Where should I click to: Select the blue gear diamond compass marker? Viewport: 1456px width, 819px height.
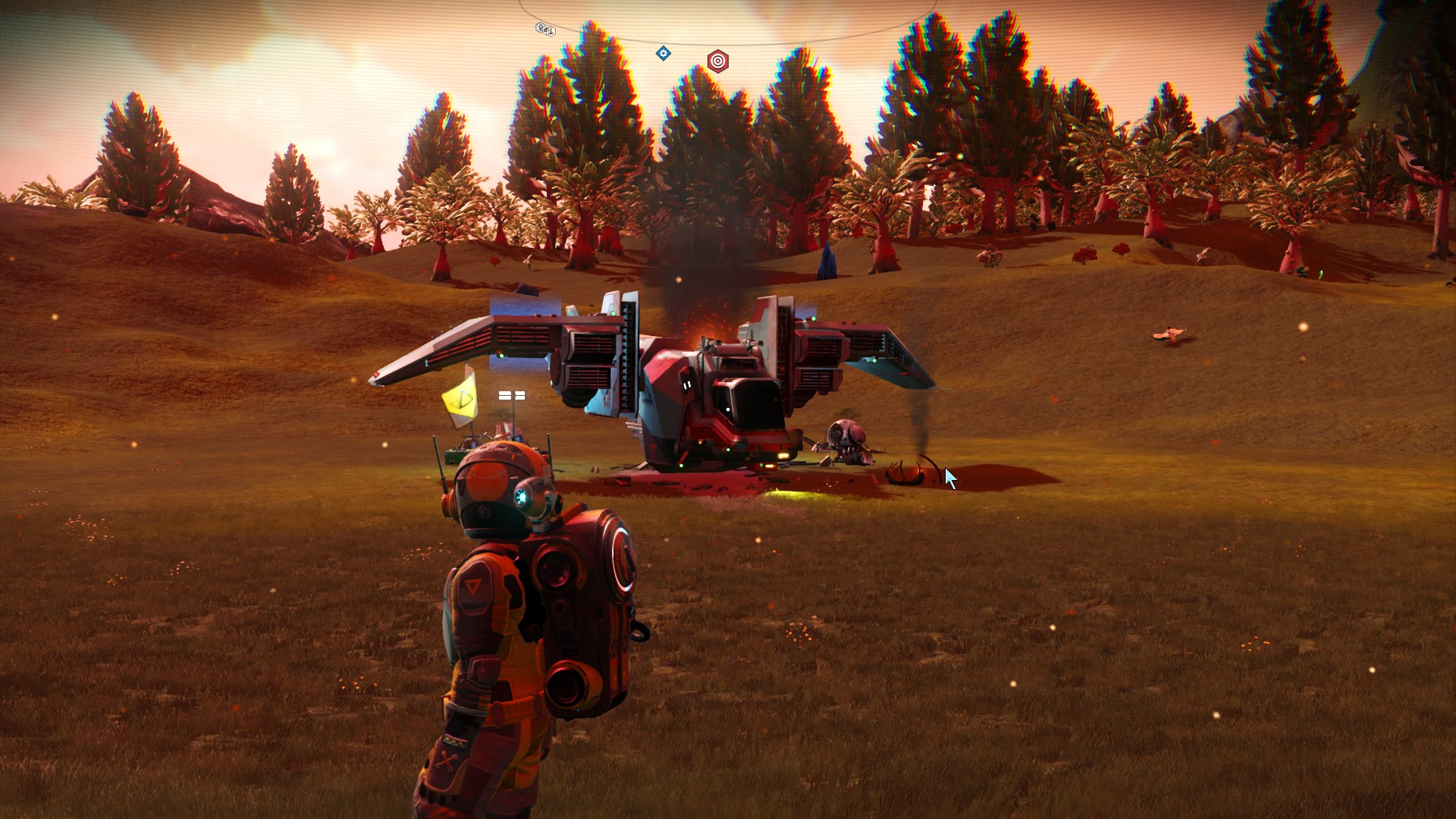click(x=664, y=53)
